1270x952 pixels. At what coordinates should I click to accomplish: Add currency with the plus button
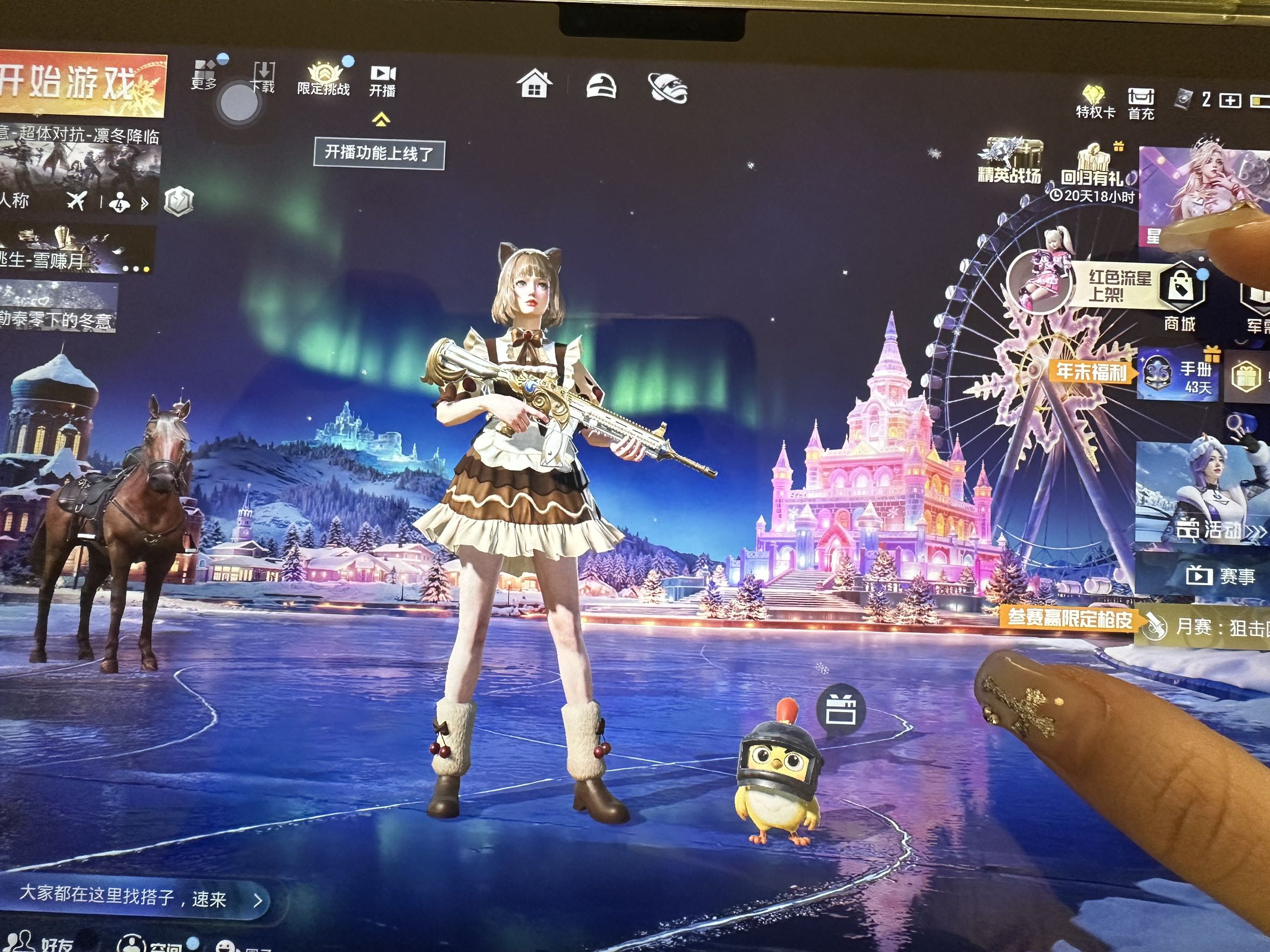tap(1229, 101)
